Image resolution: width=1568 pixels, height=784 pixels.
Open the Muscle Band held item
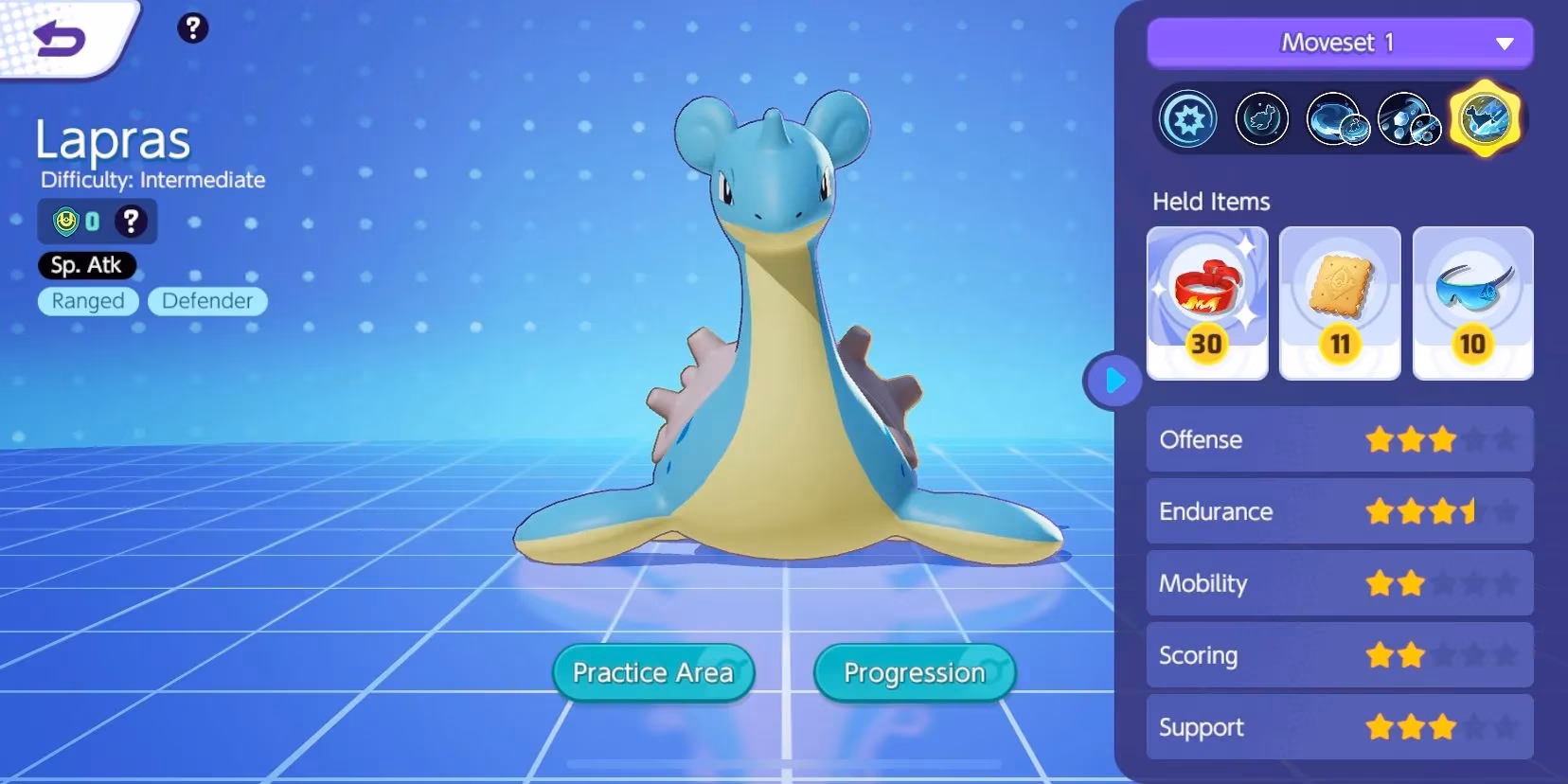coord(1207,301)
